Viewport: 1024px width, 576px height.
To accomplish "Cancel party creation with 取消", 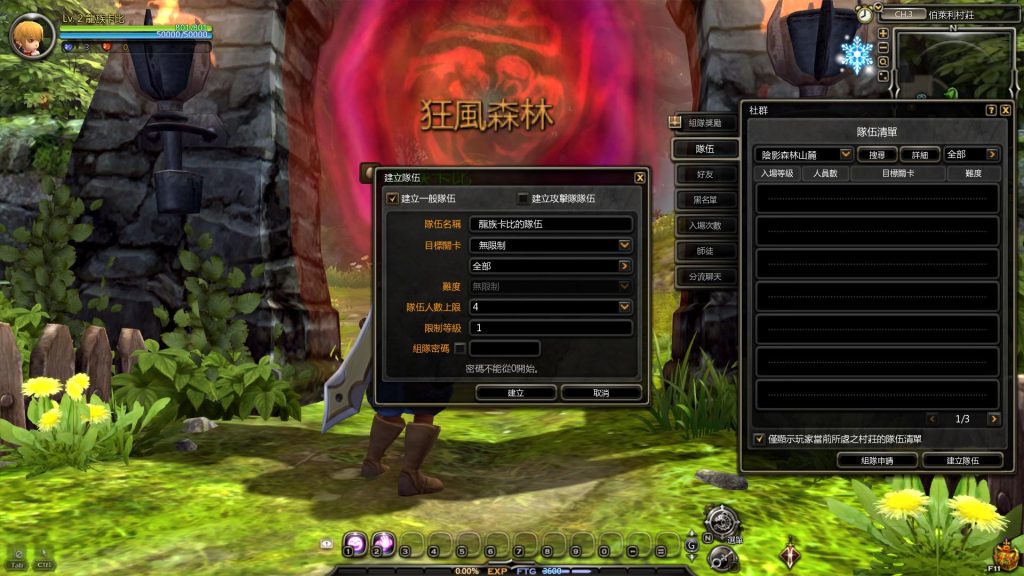I will click(x=601, y=393).
